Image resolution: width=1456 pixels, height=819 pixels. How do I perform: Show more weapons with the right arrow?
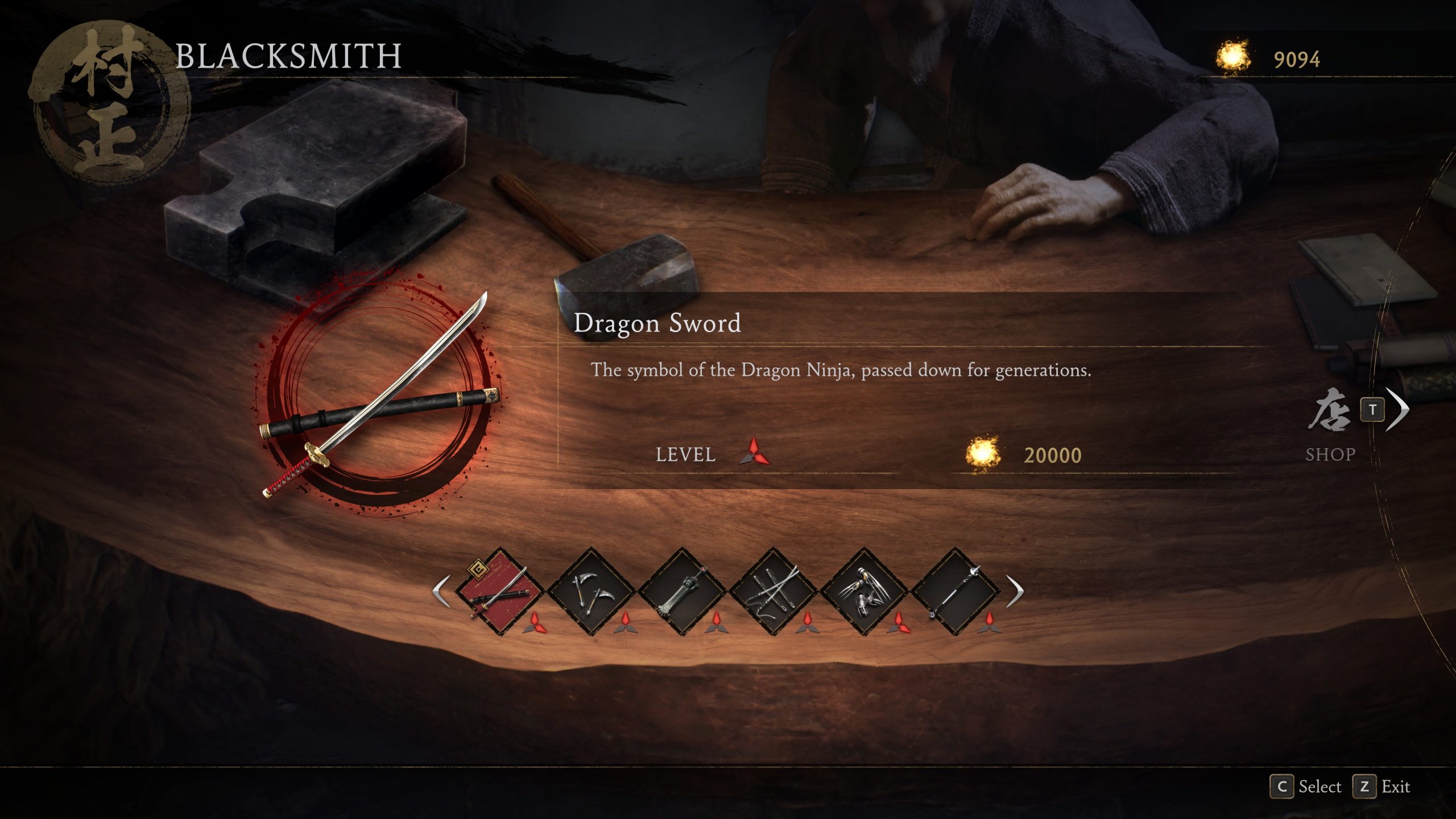[x=1015, y=591]
